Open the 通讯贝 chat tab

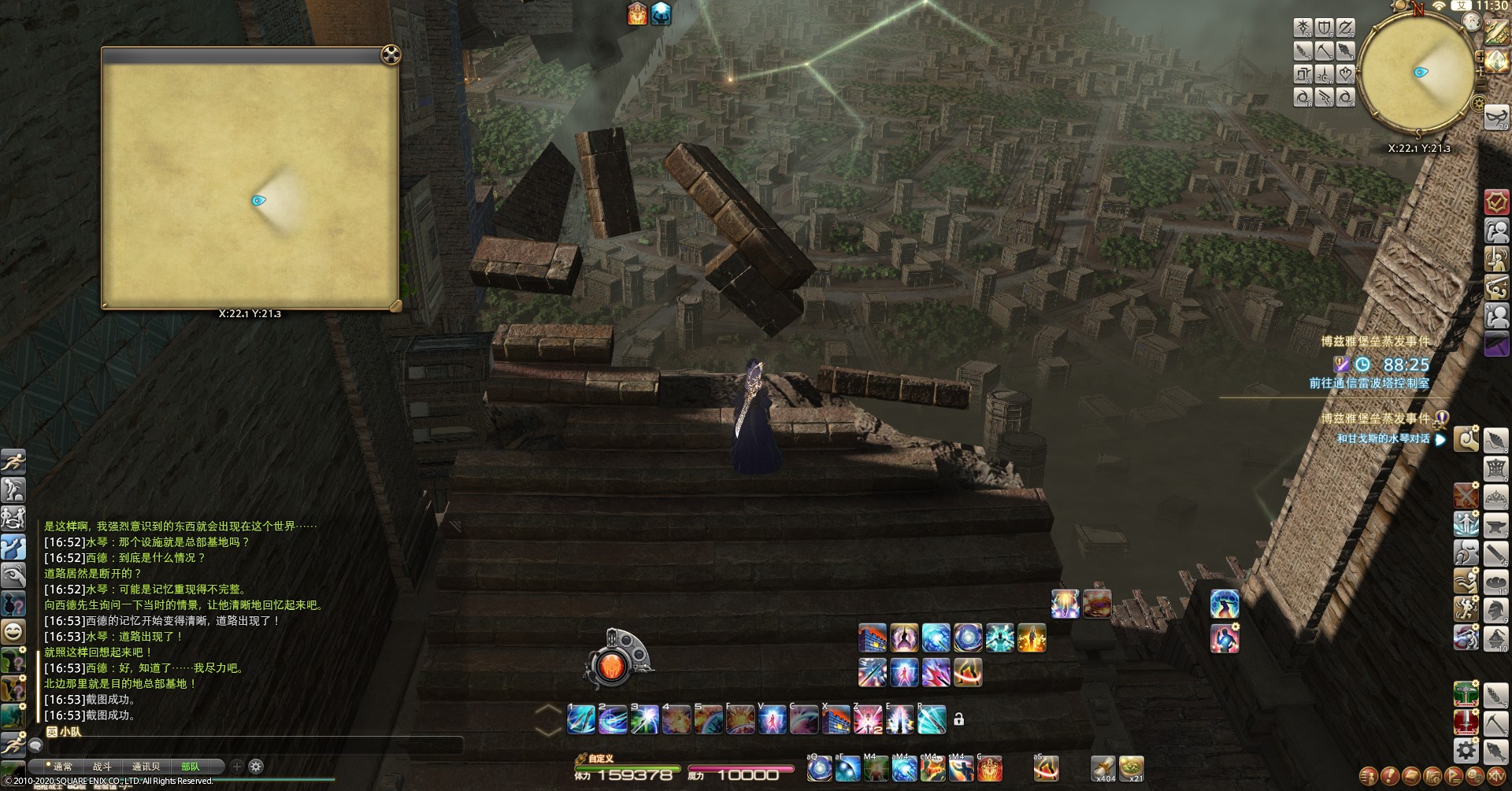click(146, 767)
